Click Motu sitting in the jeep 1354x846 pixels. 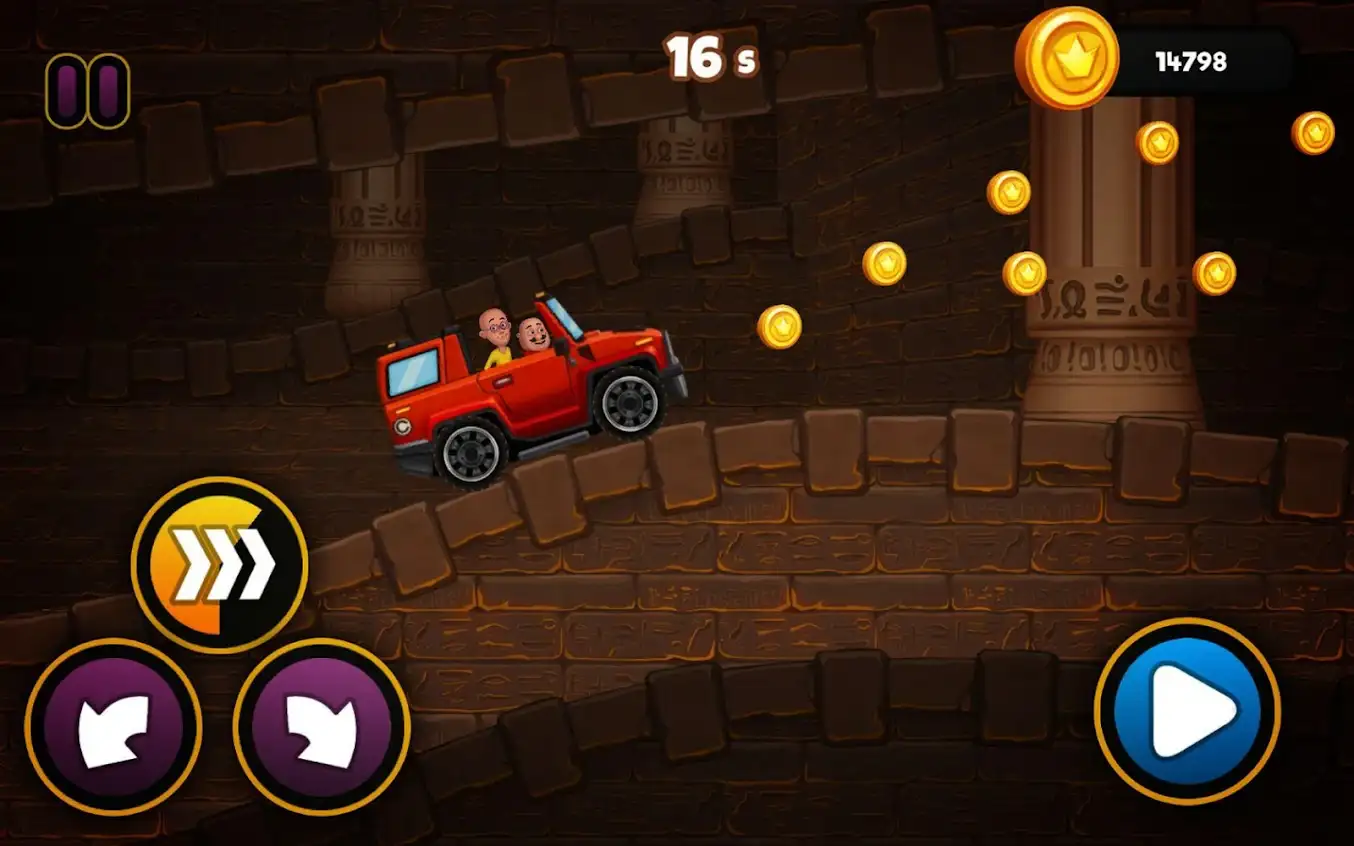point(534,335)
